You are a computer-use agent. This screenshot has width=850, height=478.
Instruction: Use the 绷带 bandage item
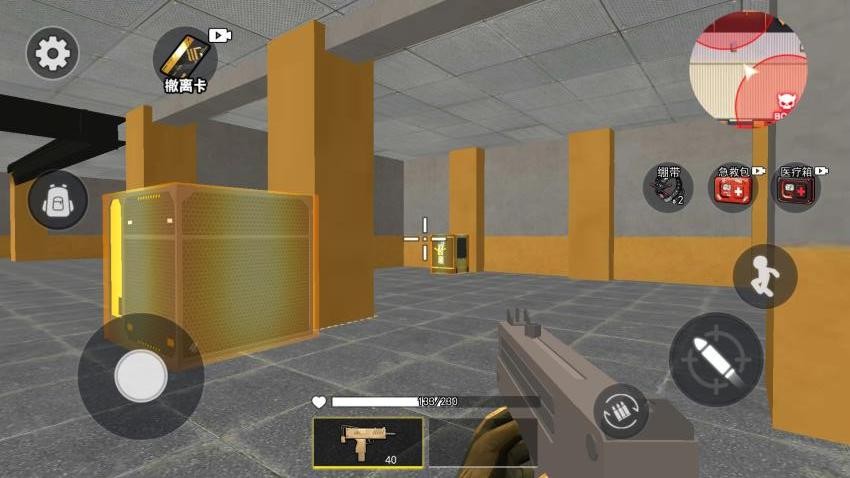tap(667, 188)
